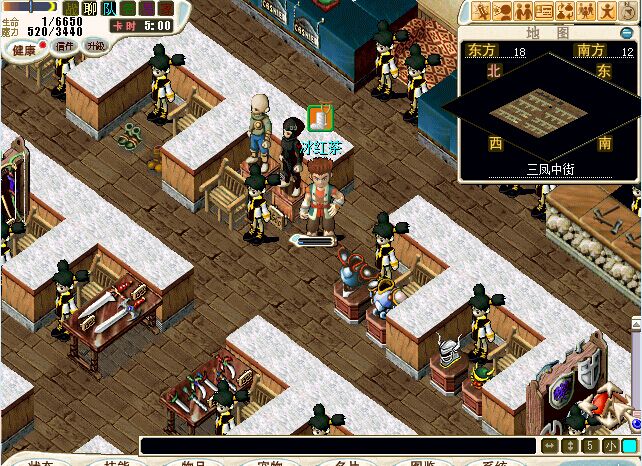Toggle the 聊 chat mode button
Screen dimensions: 642x466
pyautogui.click(x=89, y=8)
